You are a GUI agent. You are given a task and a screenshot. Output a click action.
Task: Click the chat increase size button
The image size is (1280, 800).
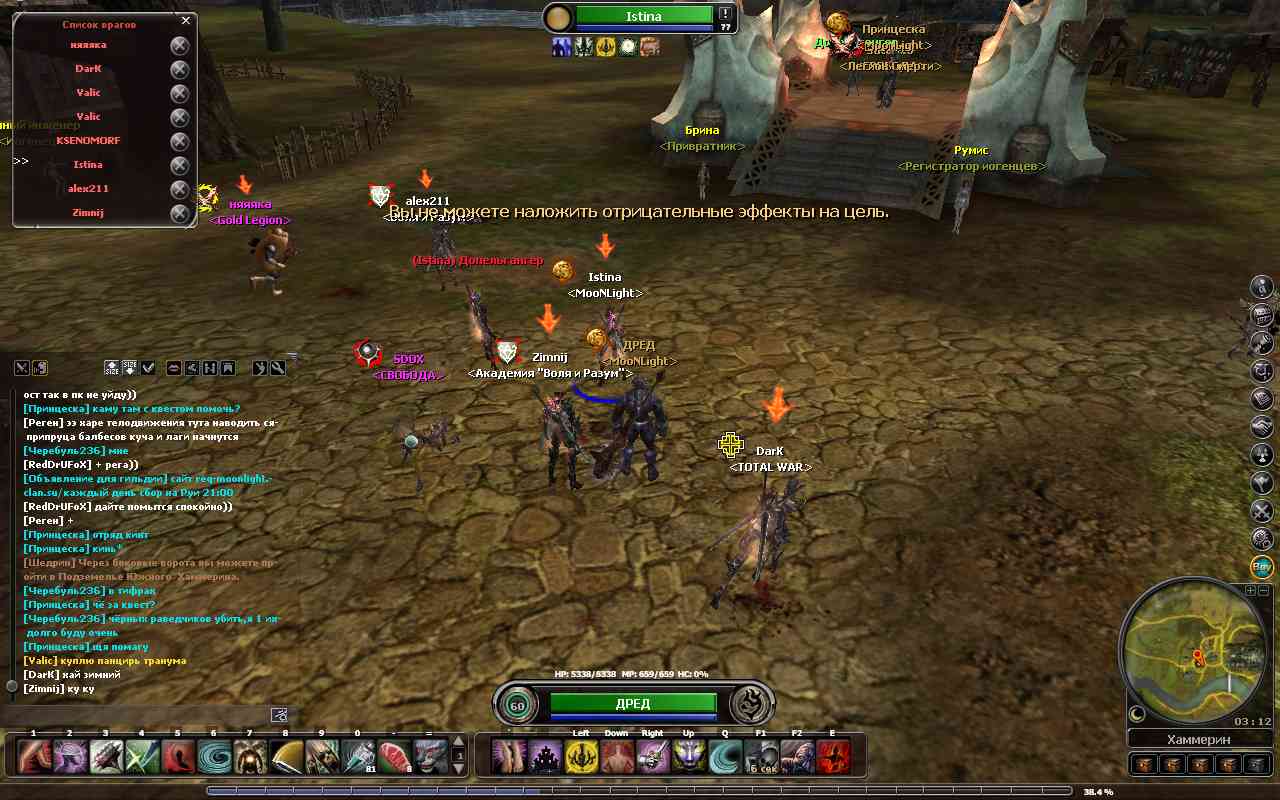click(111, 368)
